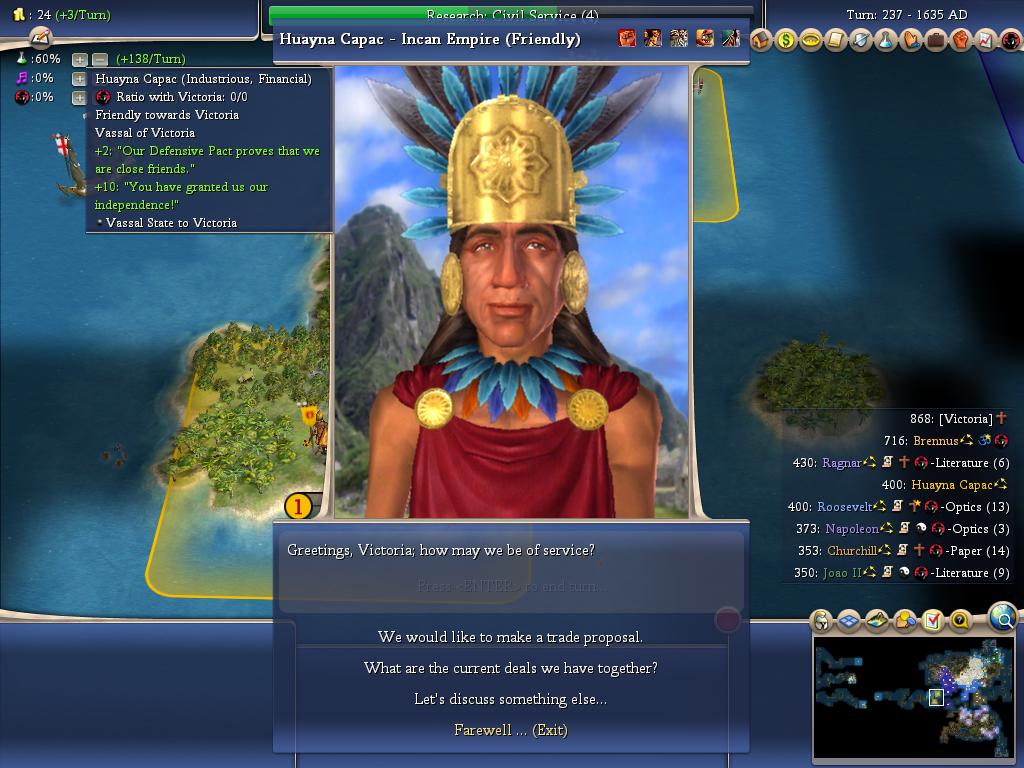Open the Espionage Advisor spy icon
1024x768 pixels.
pyautogui.click(x=1011, y=41)
